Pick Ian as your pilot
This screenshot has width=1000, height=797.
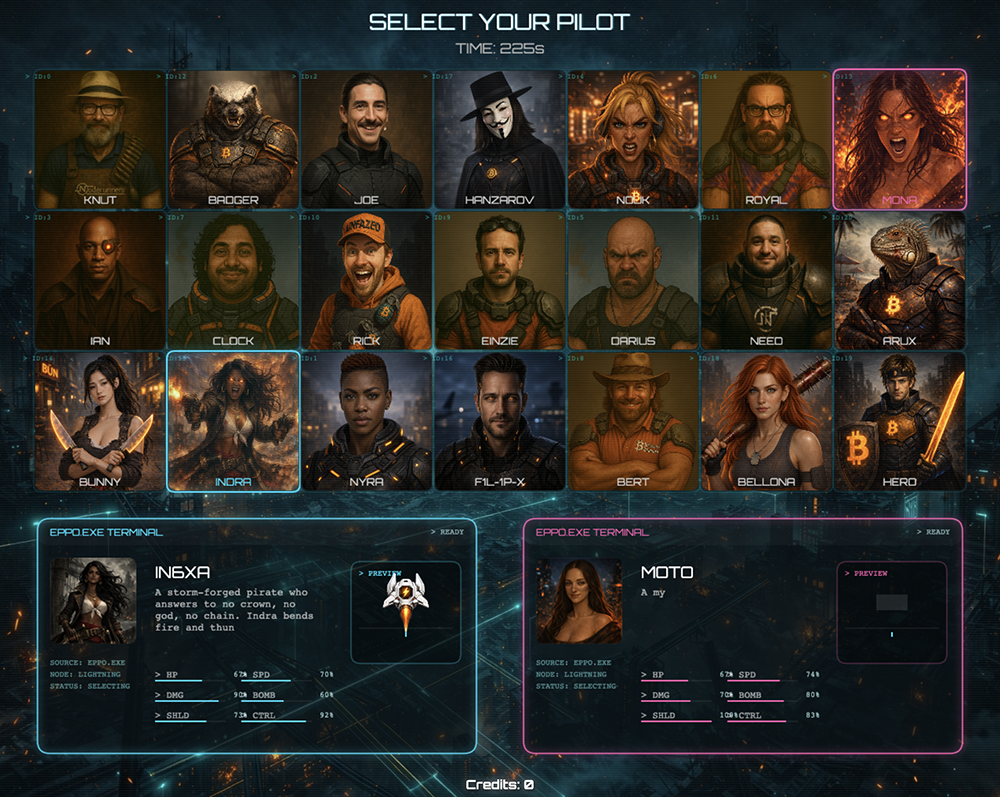[x=99, y=280]
